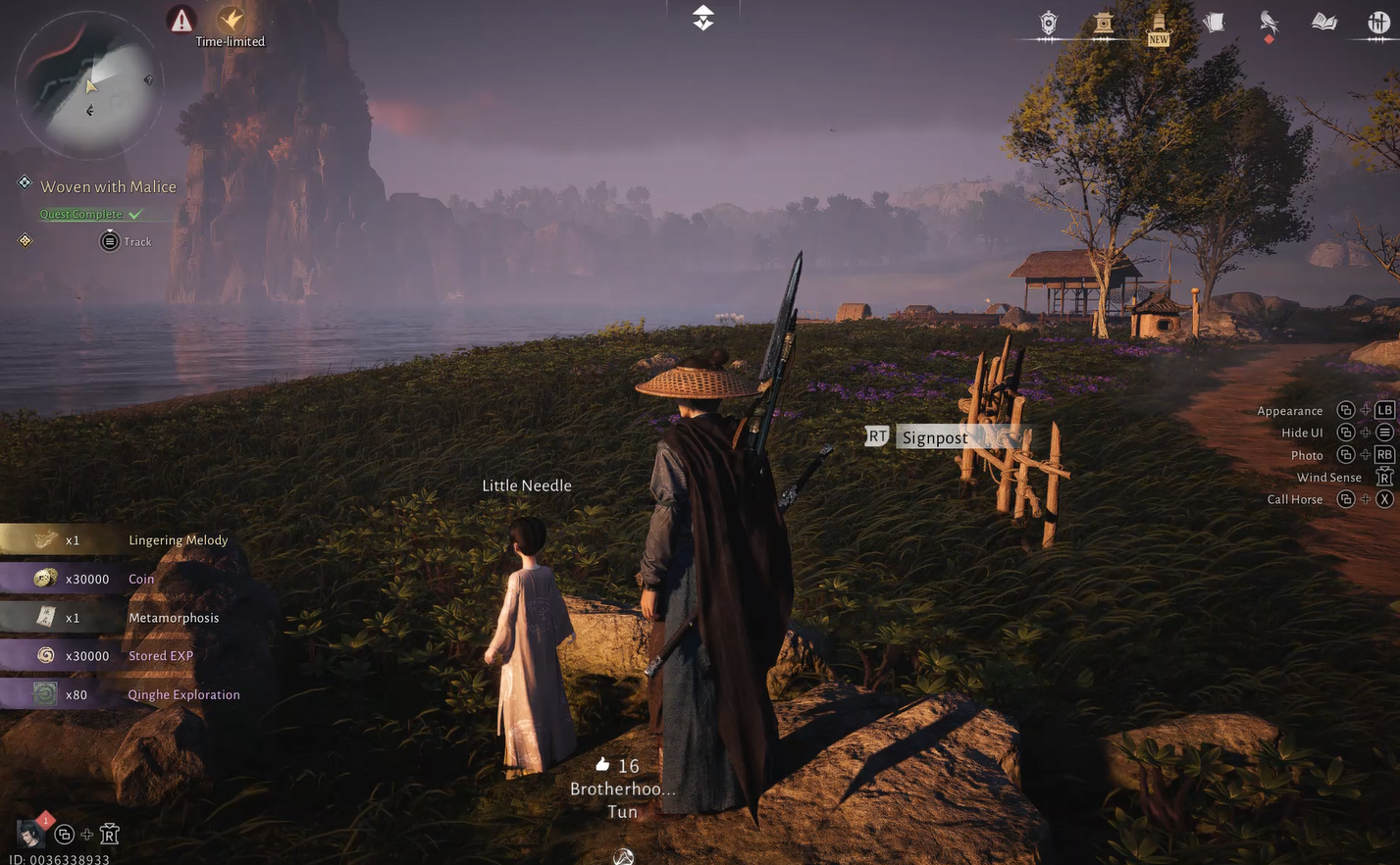Expand the bottom-left plus icon next to avatar
This screenshot has width=1400, height=865.
point(86,834)
